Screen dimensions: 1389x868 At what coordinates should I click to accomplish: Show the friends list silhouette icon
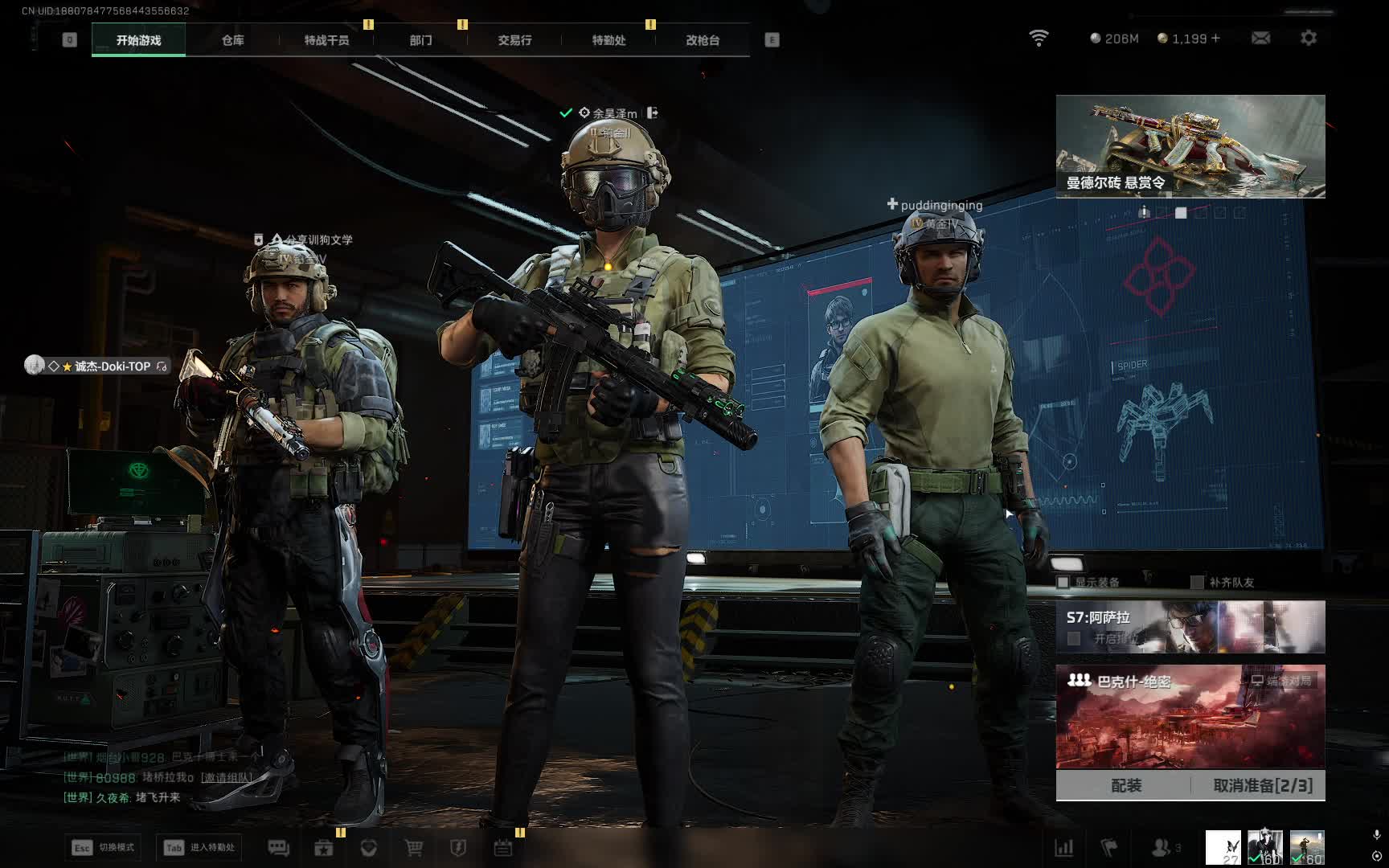pyautogui.click(x=1162, y=847)
